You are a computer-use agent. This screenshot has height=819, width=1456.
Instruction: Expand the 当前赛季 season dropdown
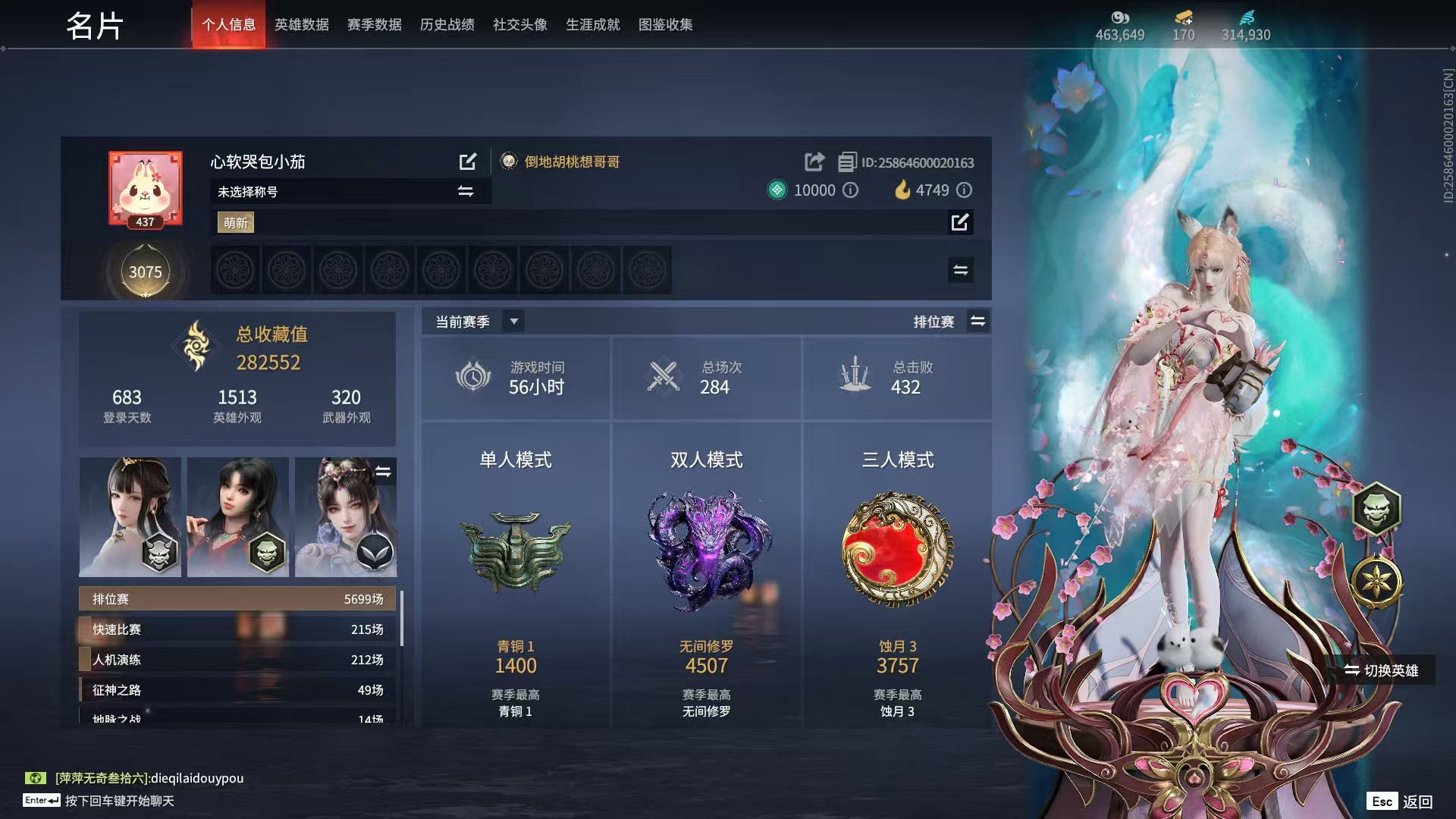pos(513,321)
